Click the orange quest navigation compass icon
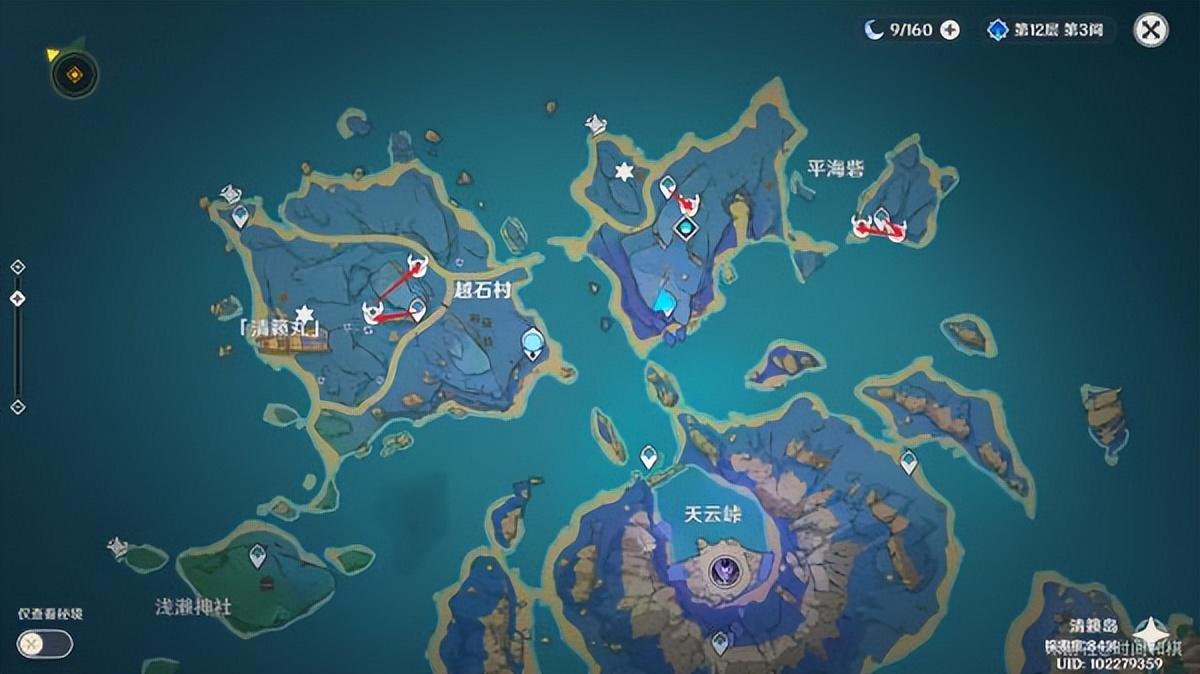The height and width of the screenshot is (674, 1200). tap(74, 74)
